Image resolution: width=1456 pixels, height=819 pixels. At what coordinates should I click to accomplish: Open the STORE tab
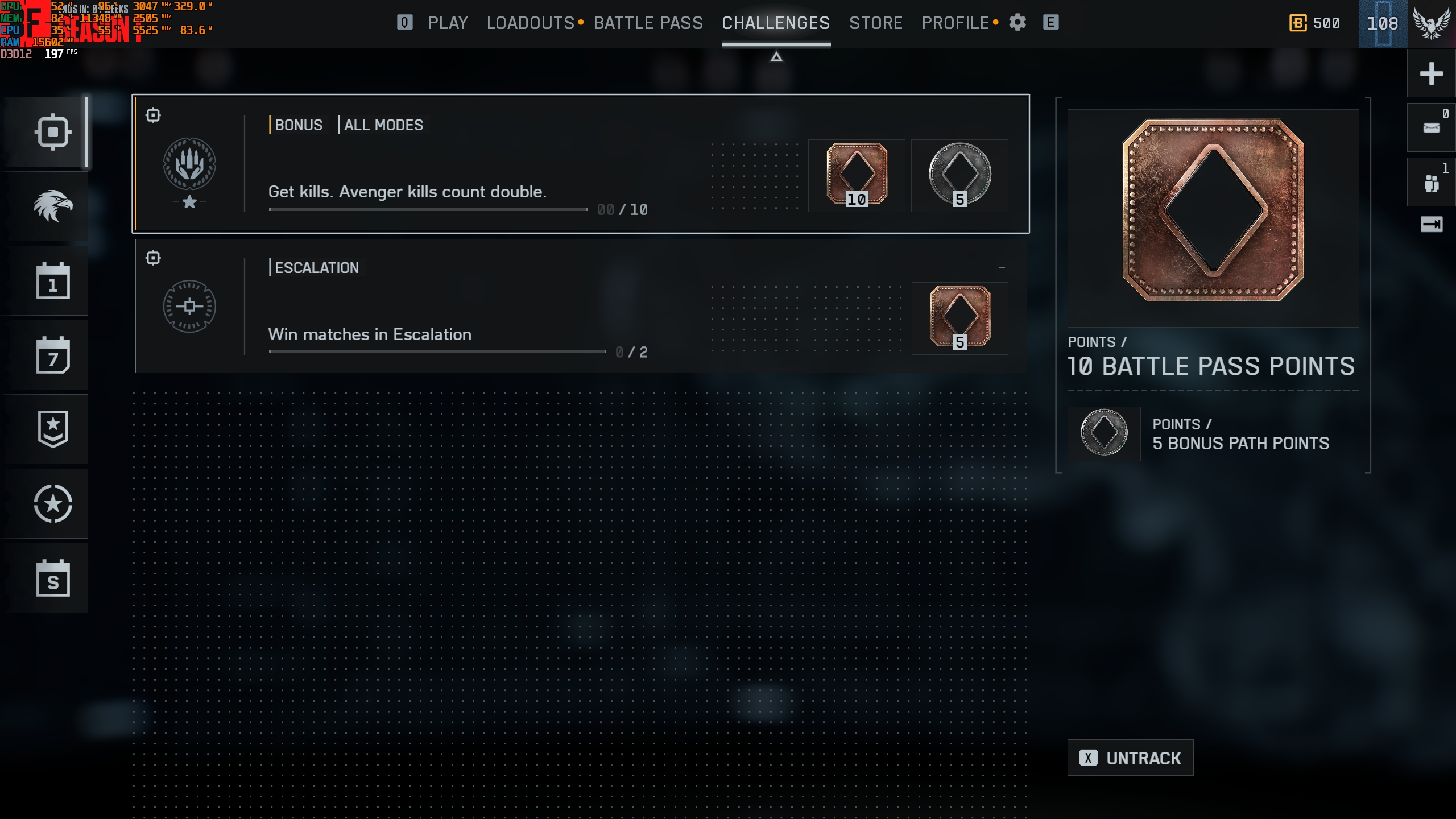pyautogui.click(x=876, y=23)
